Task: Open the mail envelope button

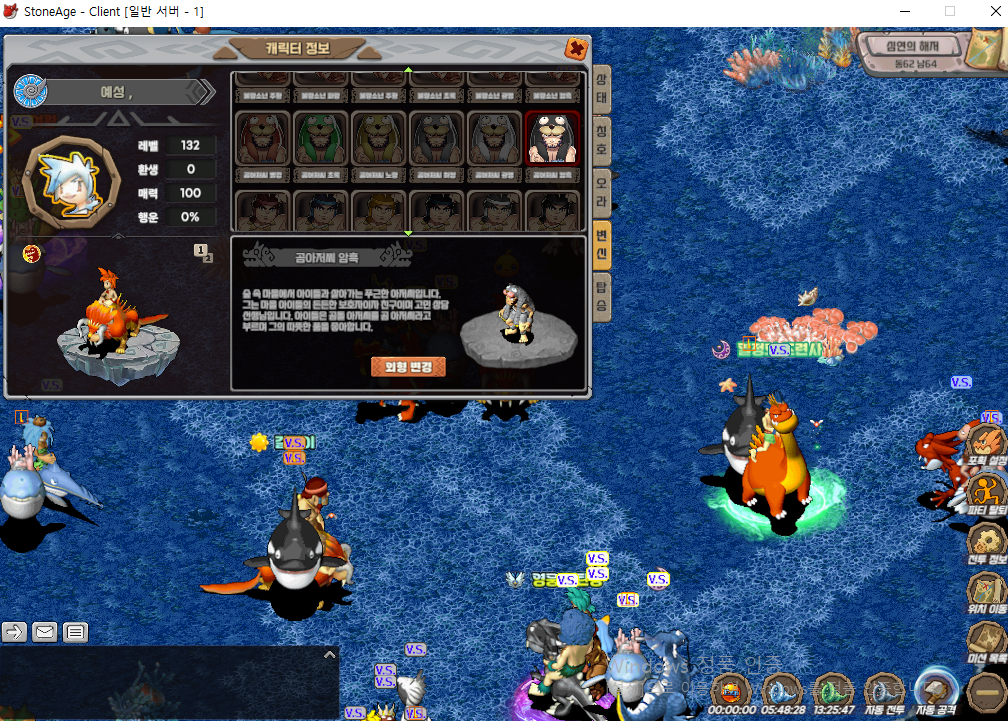Action: click(45, 631)
